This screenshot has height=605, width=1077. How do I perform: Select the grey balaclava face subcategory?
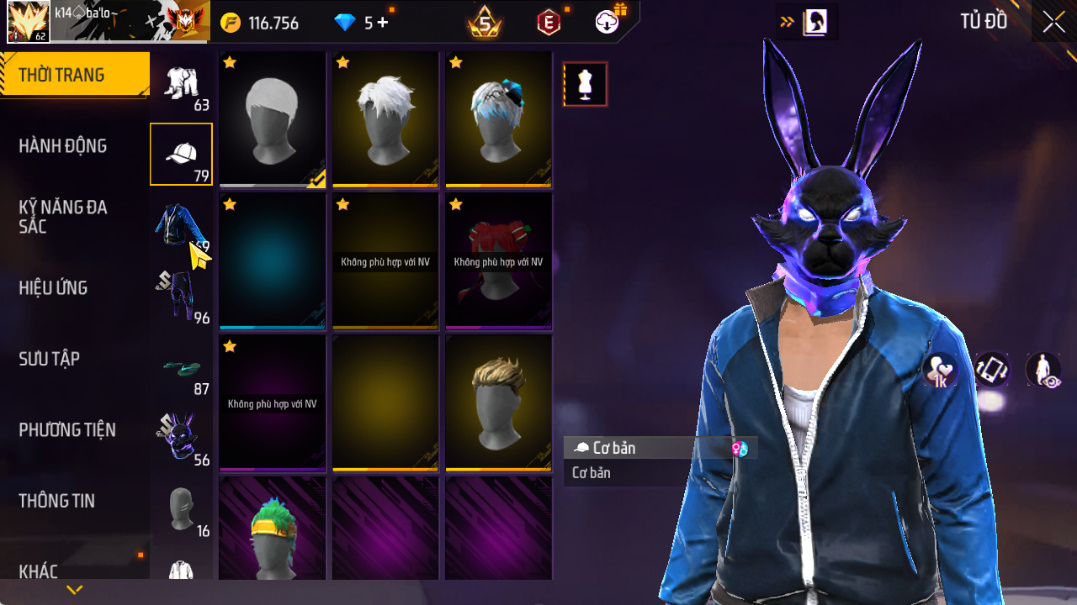pyautogui.click(x=181, y=509)
